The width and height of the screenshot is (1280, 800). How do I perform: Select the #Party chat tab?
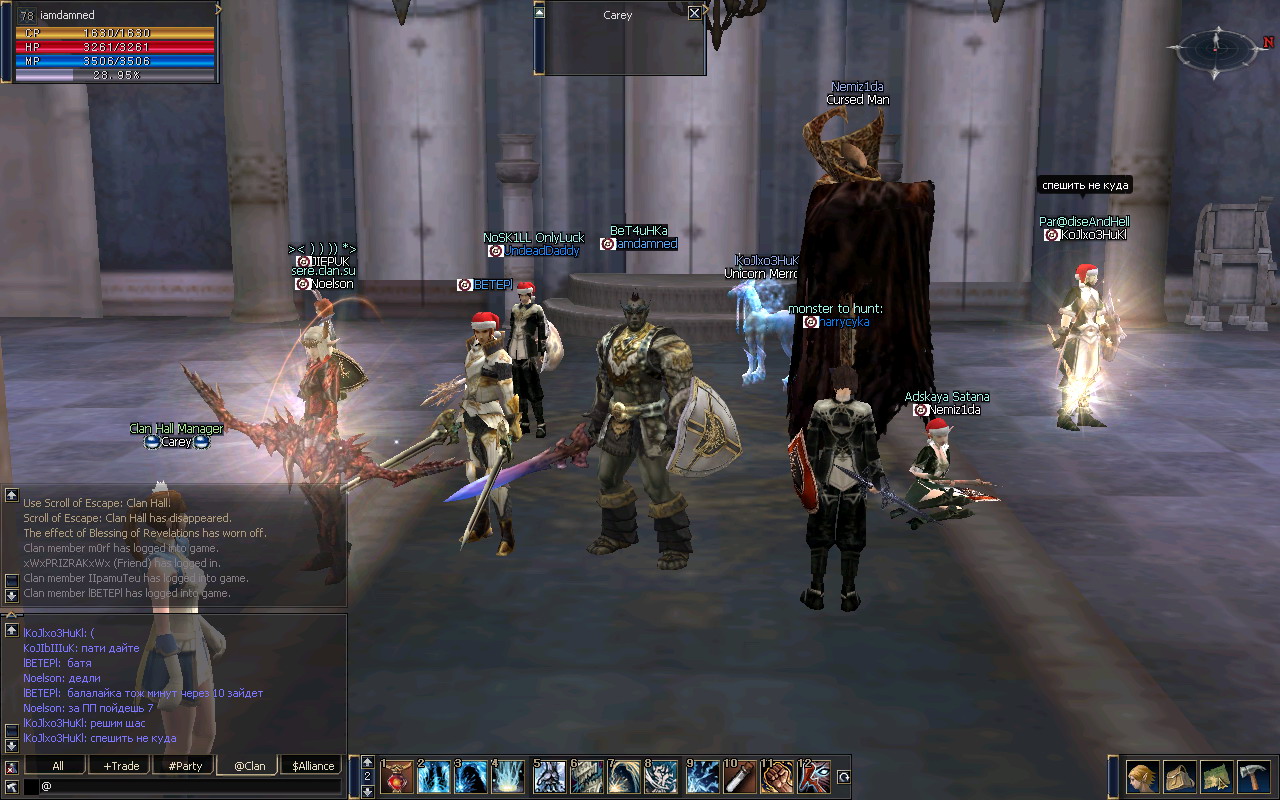tap(185, 766)
